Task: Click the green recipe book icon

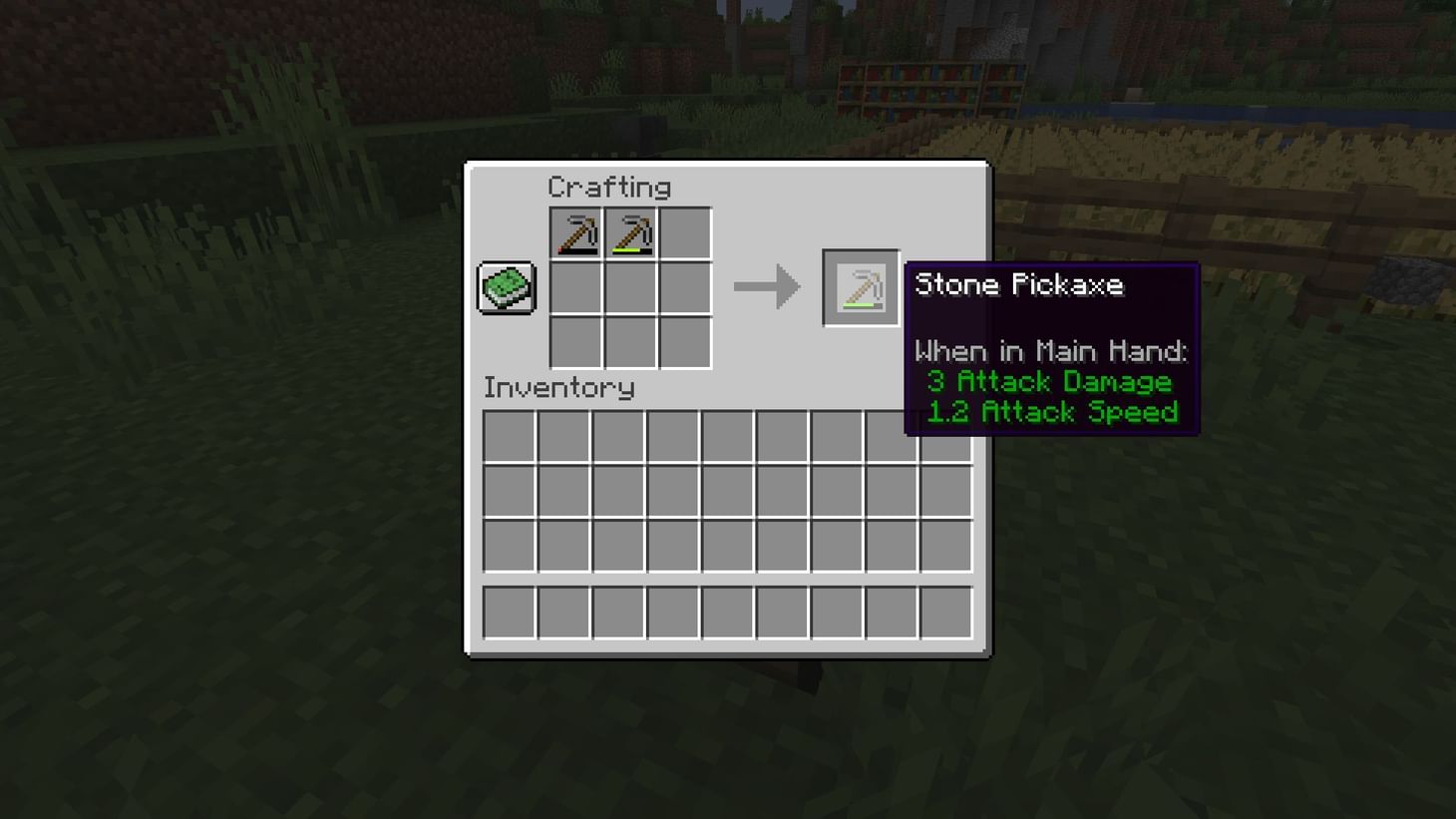Action: click(x=506, y=285)
